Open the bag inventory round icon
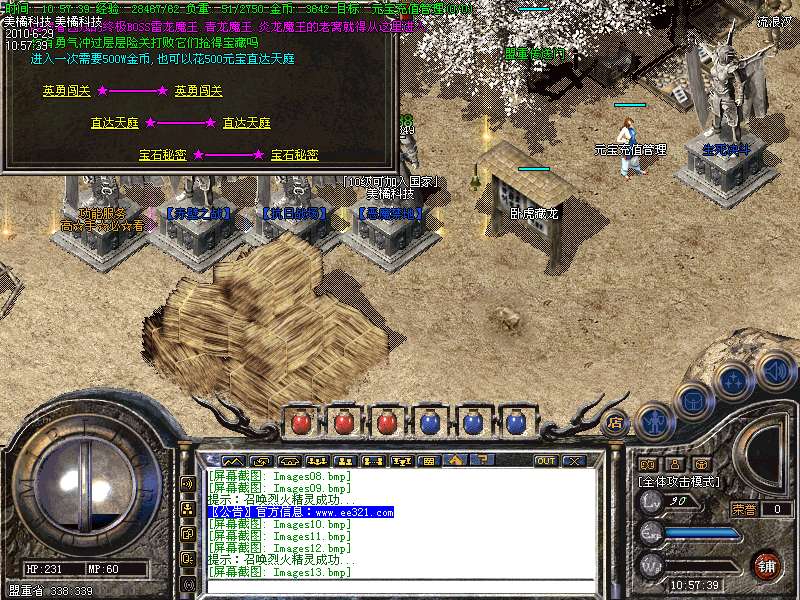 click(693, 401)
